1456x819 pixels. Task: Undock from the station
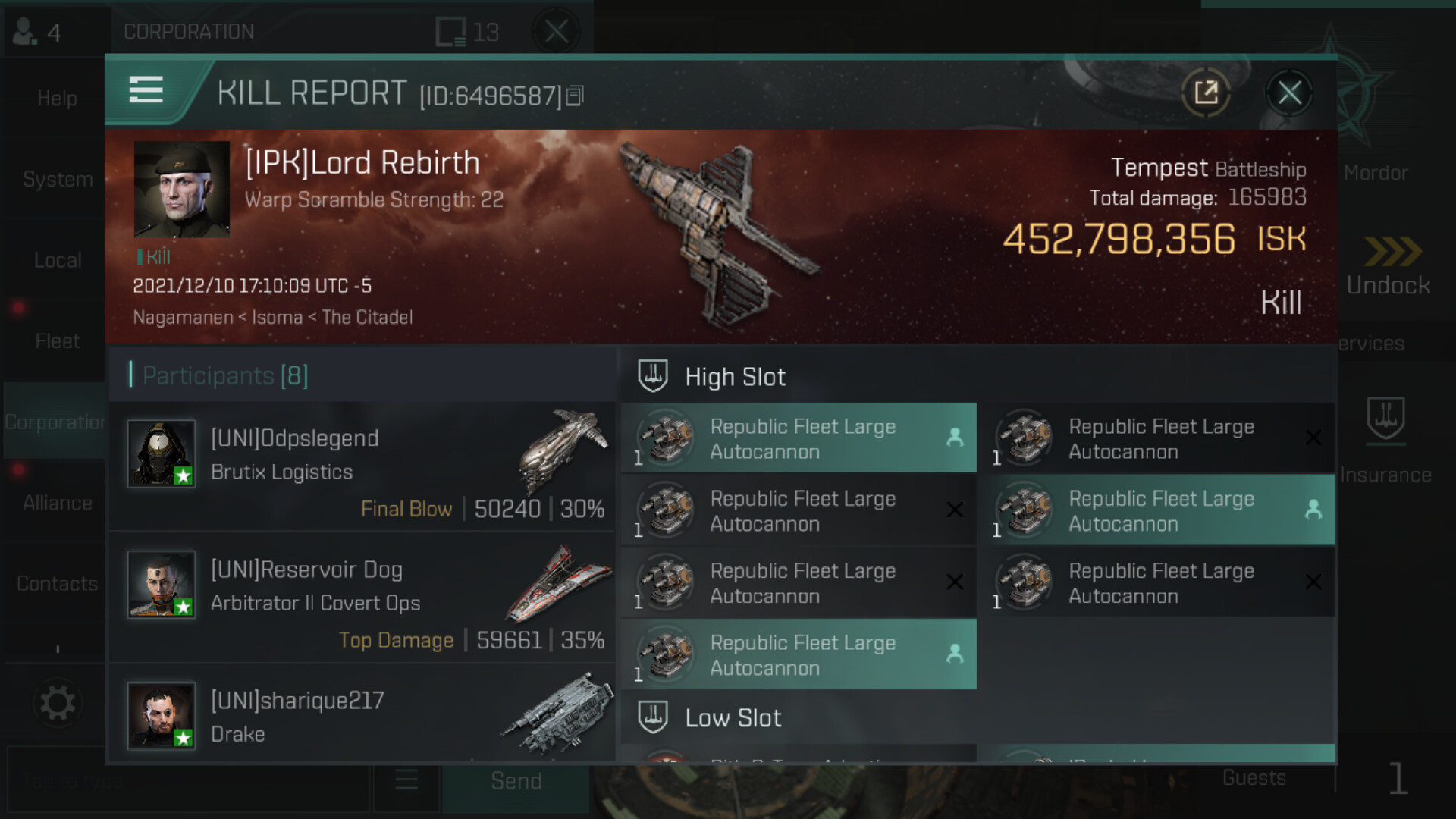(x=1388, y=267)
